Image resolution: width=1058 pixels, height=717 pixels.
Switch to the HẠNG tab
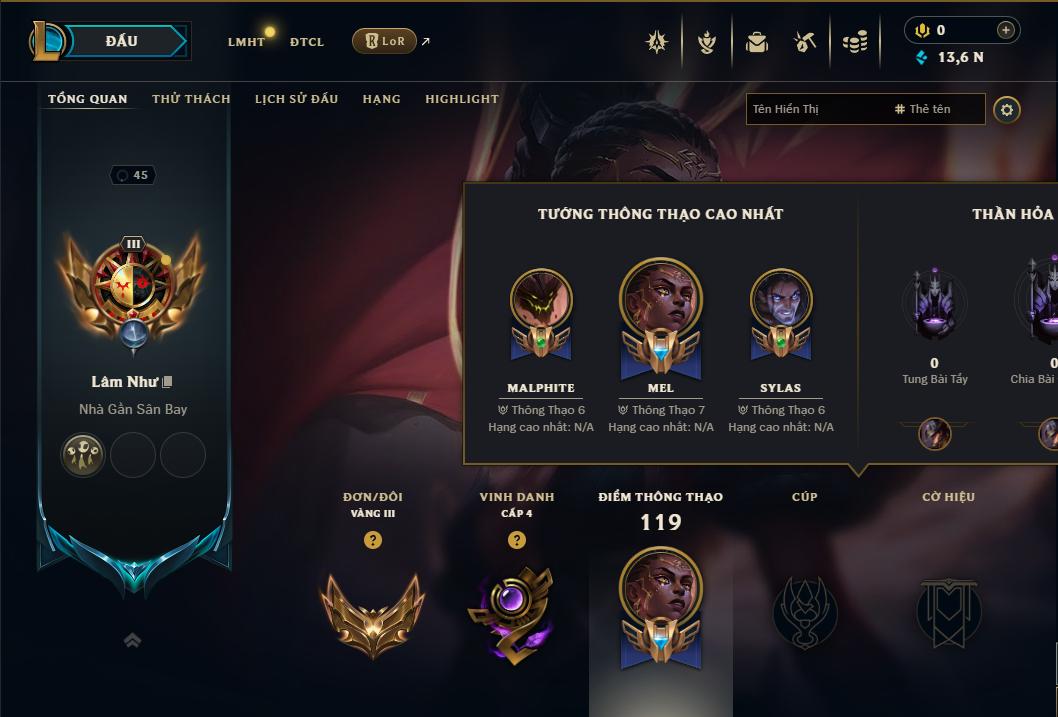pyautogui.click(x=381, y=99)
